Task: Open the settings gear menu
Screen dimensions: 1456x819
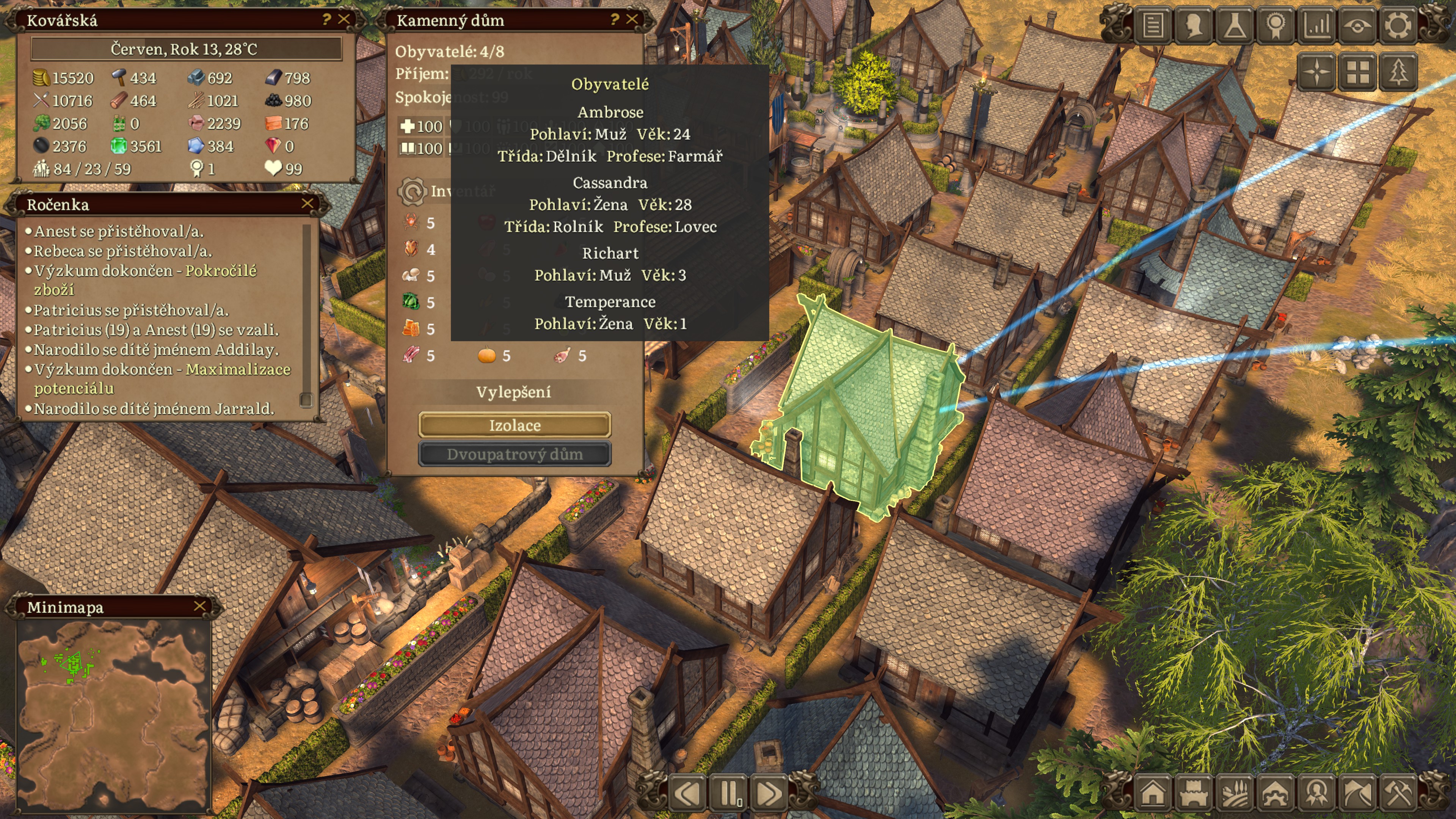Action: [1398, 25]
